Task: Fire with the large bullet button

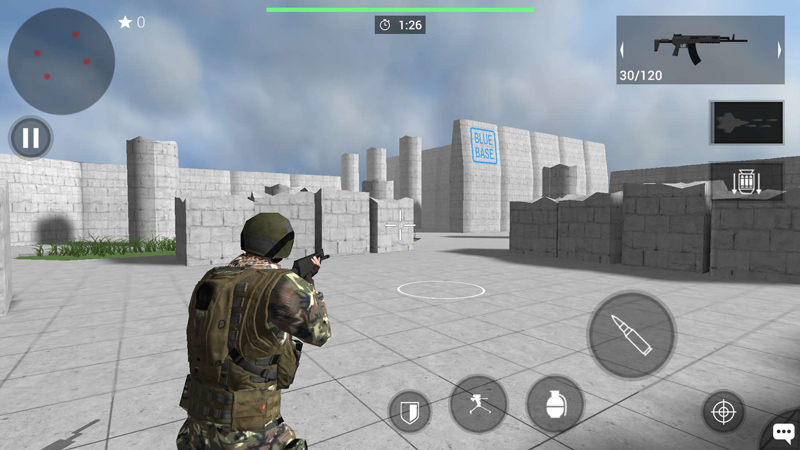Action: click(631, 336)
